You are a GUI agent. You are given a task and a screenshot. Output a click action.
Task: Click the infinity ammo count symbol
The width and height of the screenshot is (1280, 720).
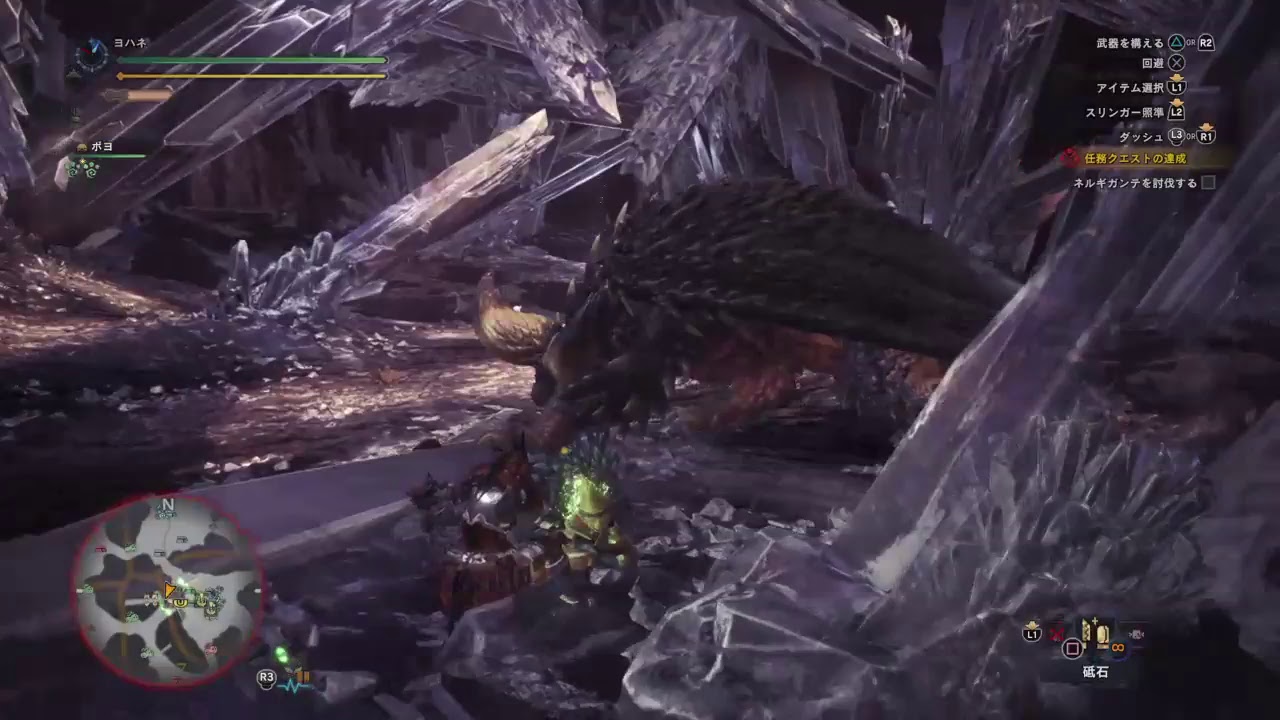click(x=1118, y=647)
